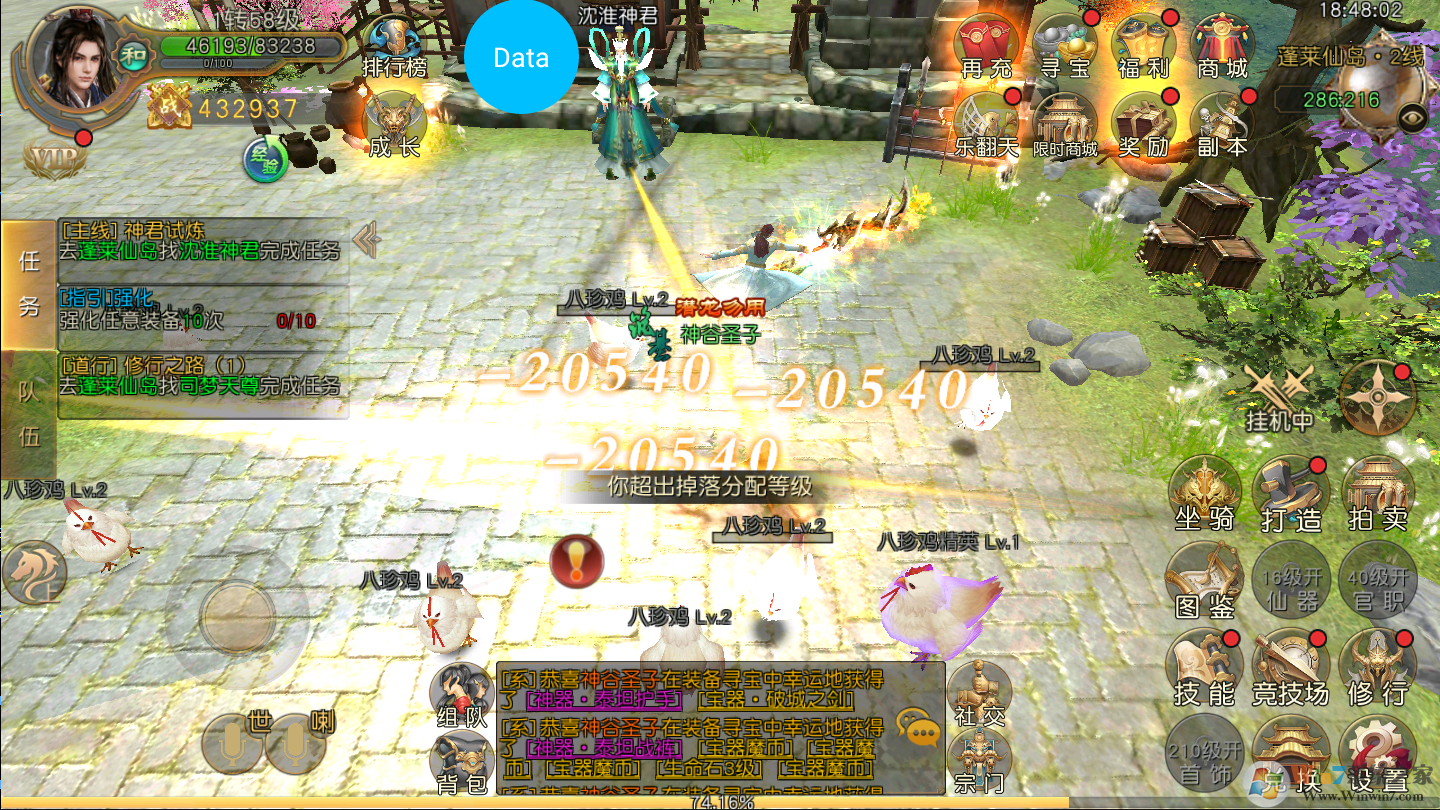The image size is (1440, 810).
Task: Open the 福利 welfare icon
Action: coord(1145,46)
